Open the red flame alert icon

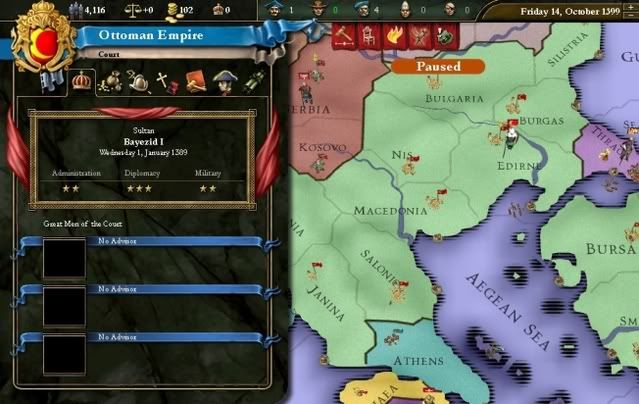point(391,37)
